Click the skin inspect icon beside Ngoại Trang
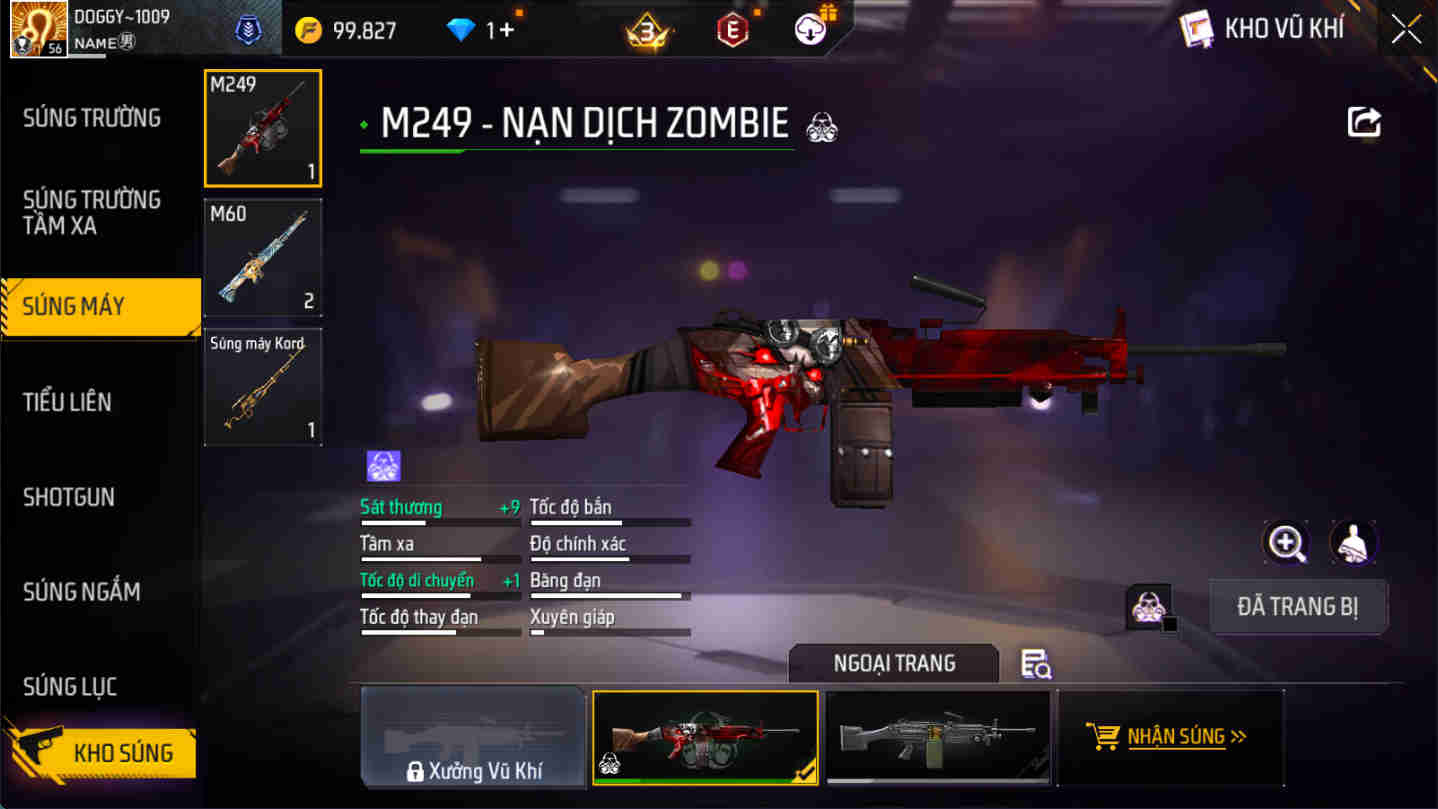This screenshot has width=1438, height=809. [1036, 664]
